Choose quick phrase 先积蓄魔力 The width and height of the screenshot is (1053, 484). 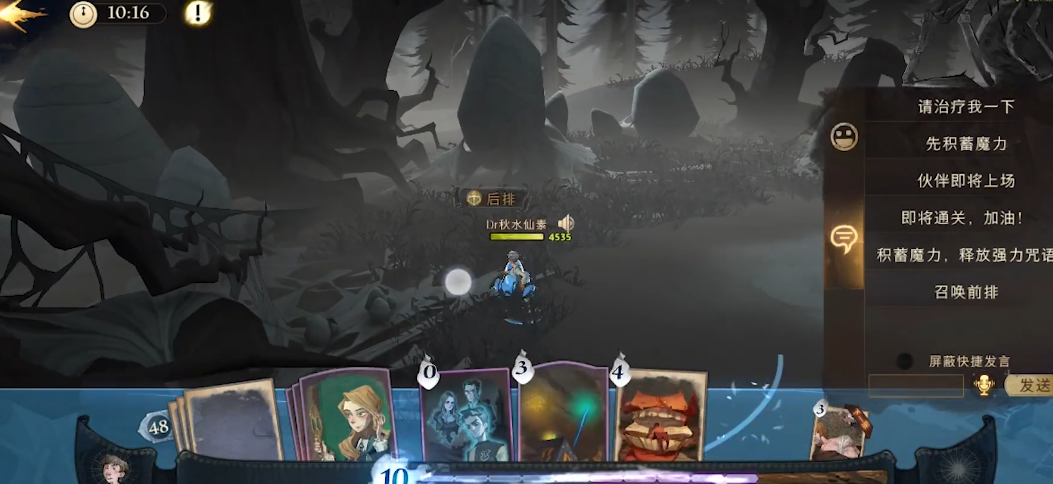coord(952,144)
